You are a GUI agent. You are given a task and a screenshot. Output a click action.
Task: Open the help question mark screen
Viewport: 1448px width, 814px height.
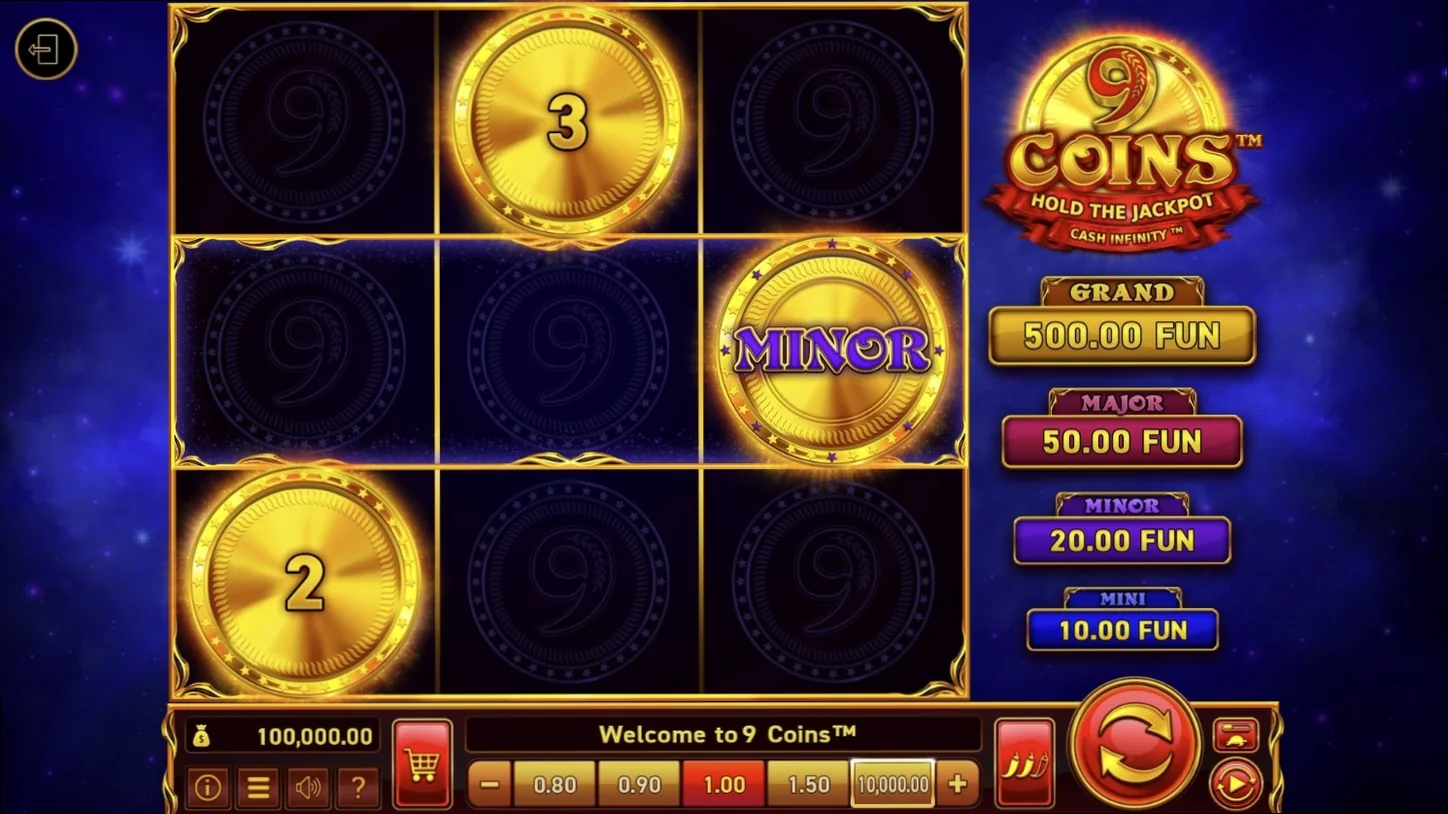coord(358,787)
